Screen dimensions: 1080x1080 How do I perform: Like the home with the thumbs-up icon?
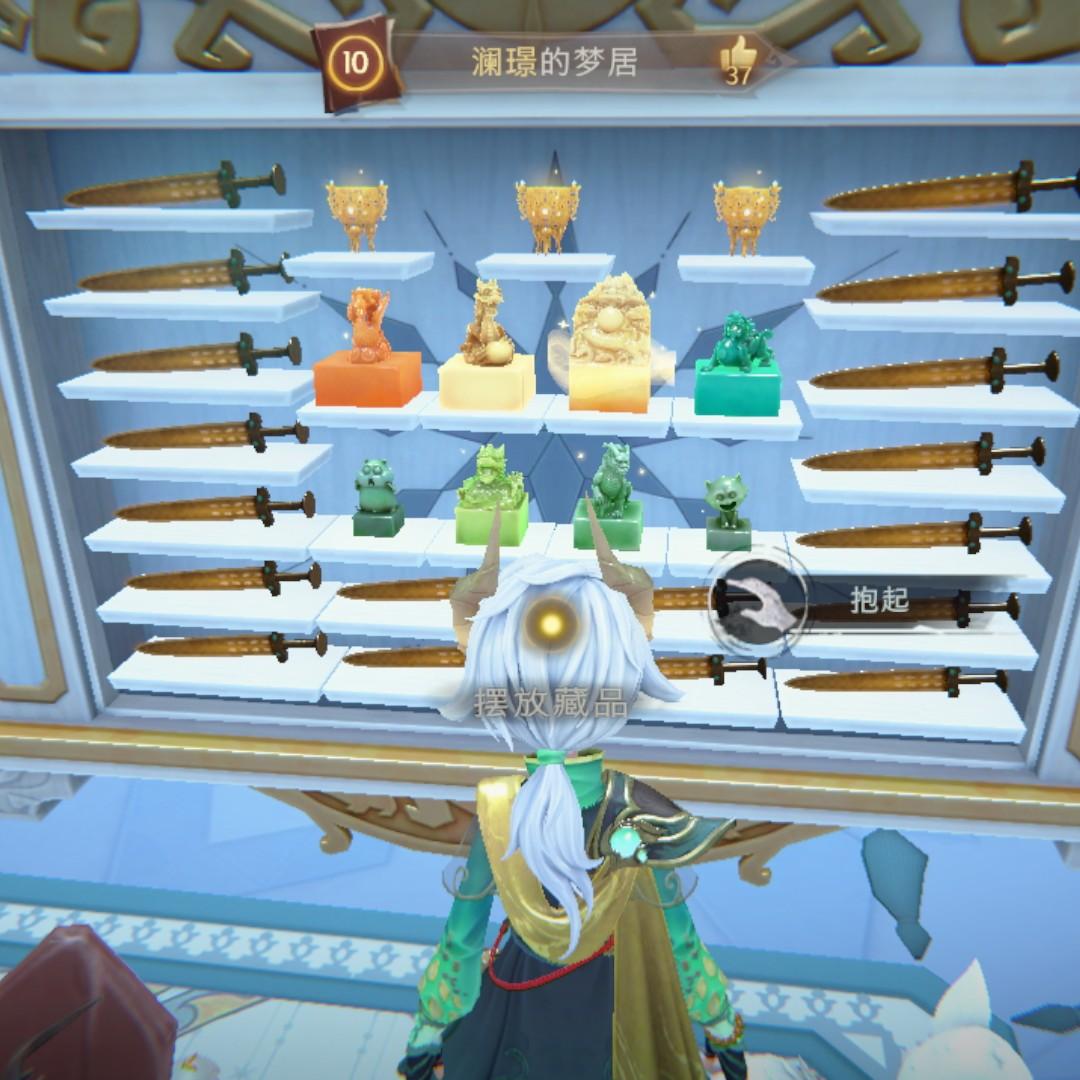point(737,58)
